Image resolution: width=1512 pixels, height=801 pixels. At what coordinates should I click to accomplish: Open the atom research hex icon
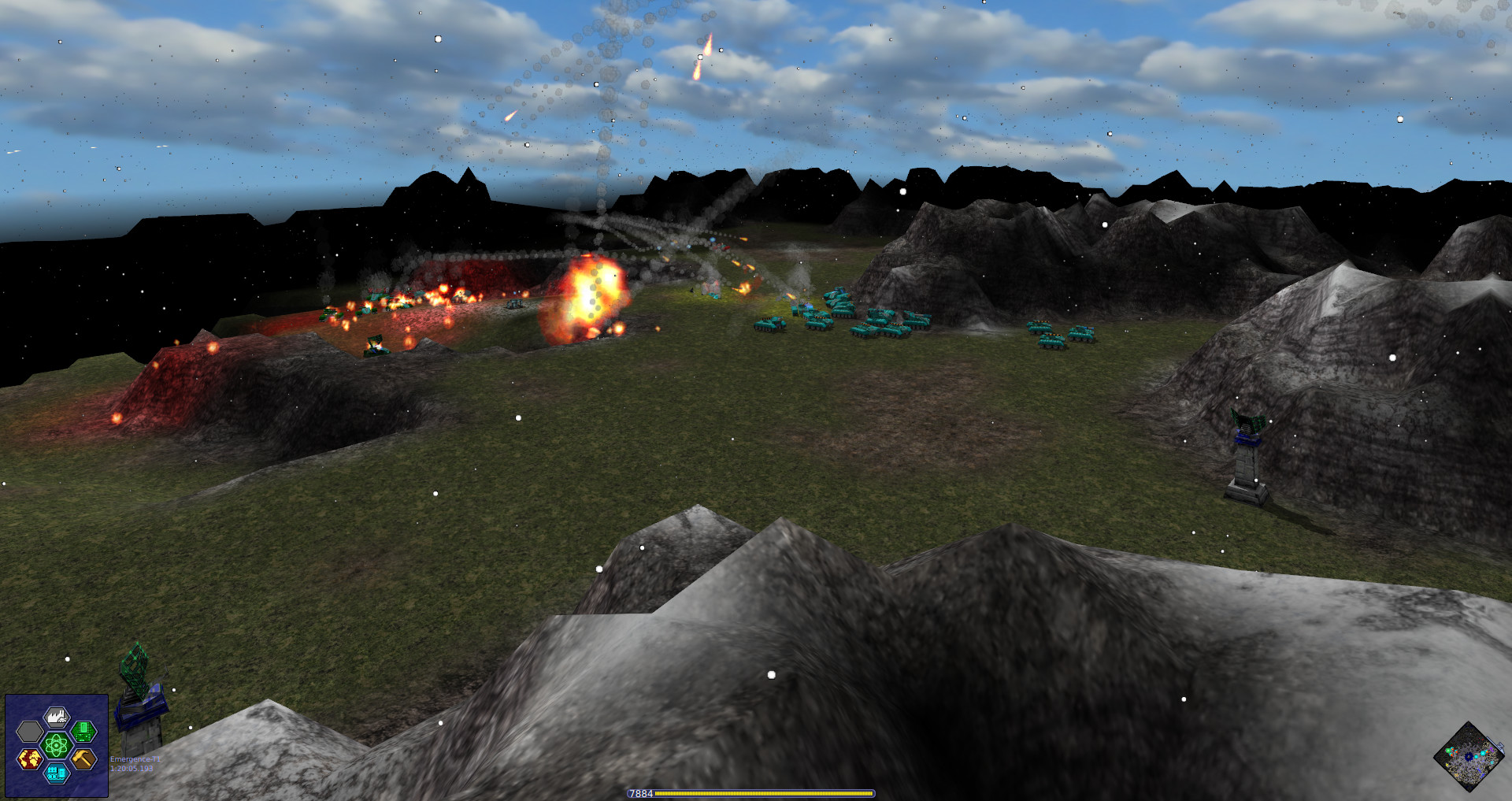(55, 745)
